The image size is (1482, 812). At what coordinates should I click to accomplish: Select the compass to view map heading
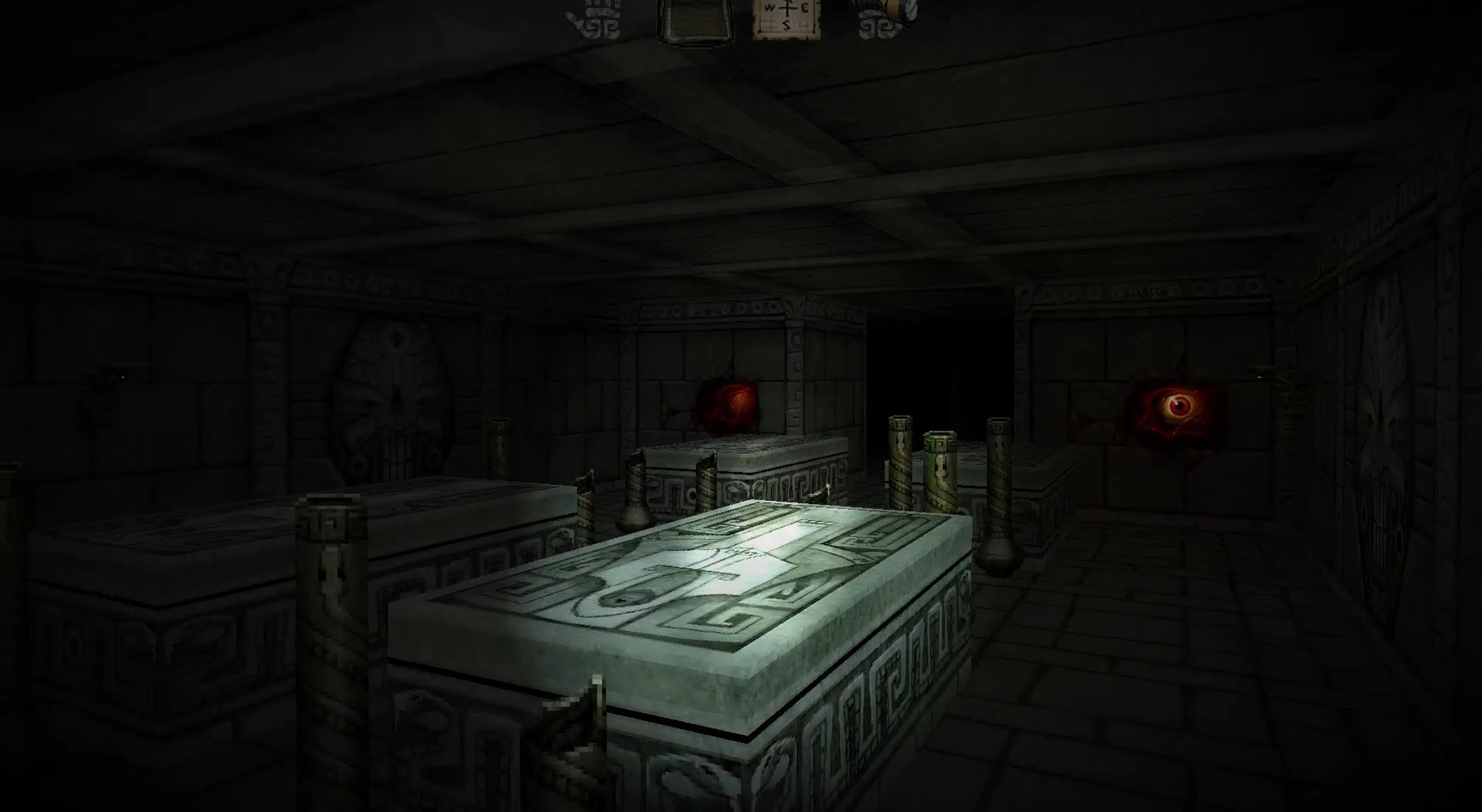click(x=784, y=17)
